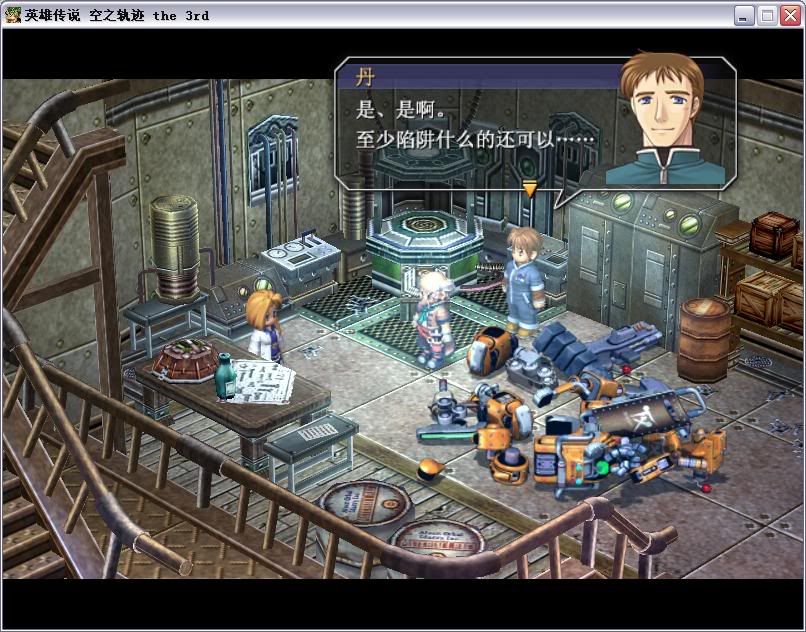Close the game window

[790, 15]
